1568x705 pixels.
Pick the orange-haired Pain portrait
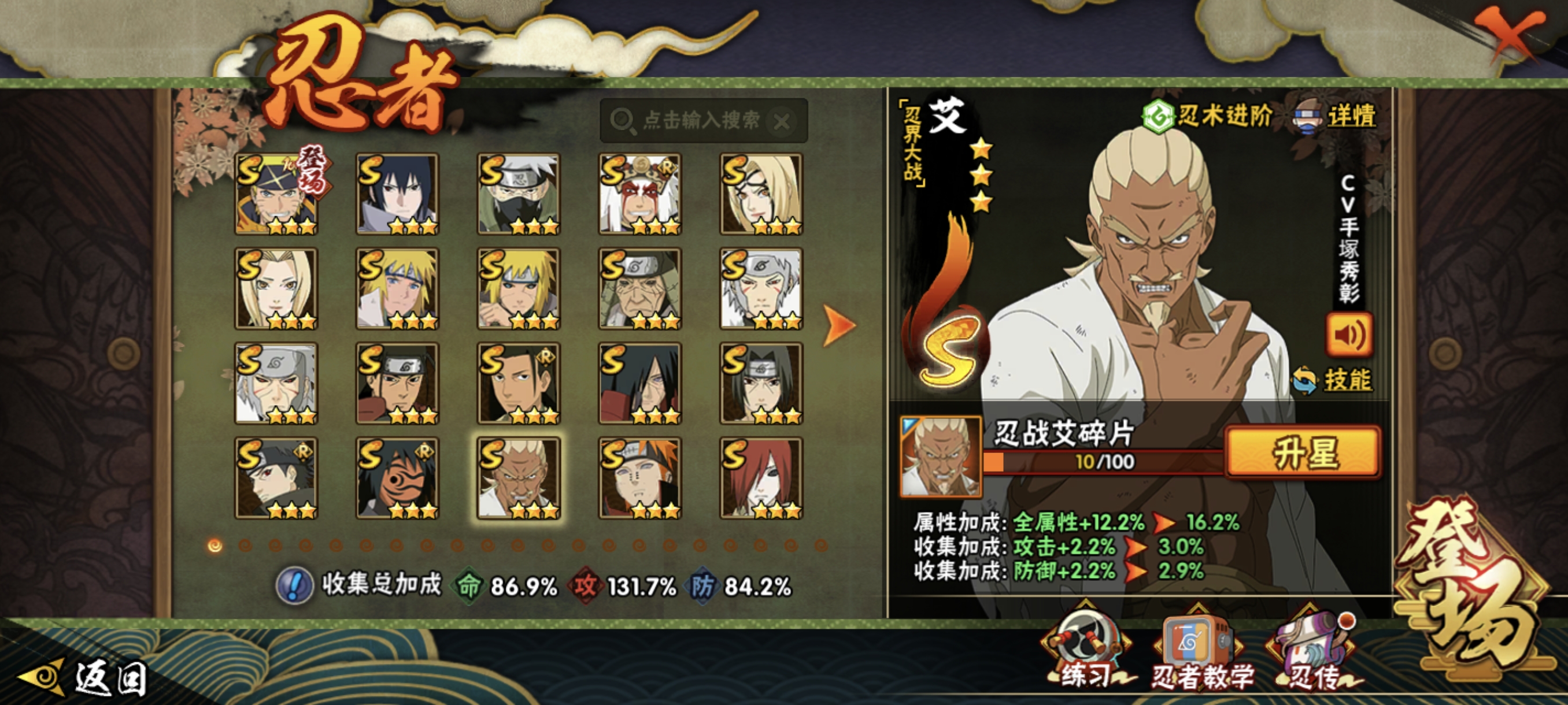pyautogui.click(x=639, y=478)
